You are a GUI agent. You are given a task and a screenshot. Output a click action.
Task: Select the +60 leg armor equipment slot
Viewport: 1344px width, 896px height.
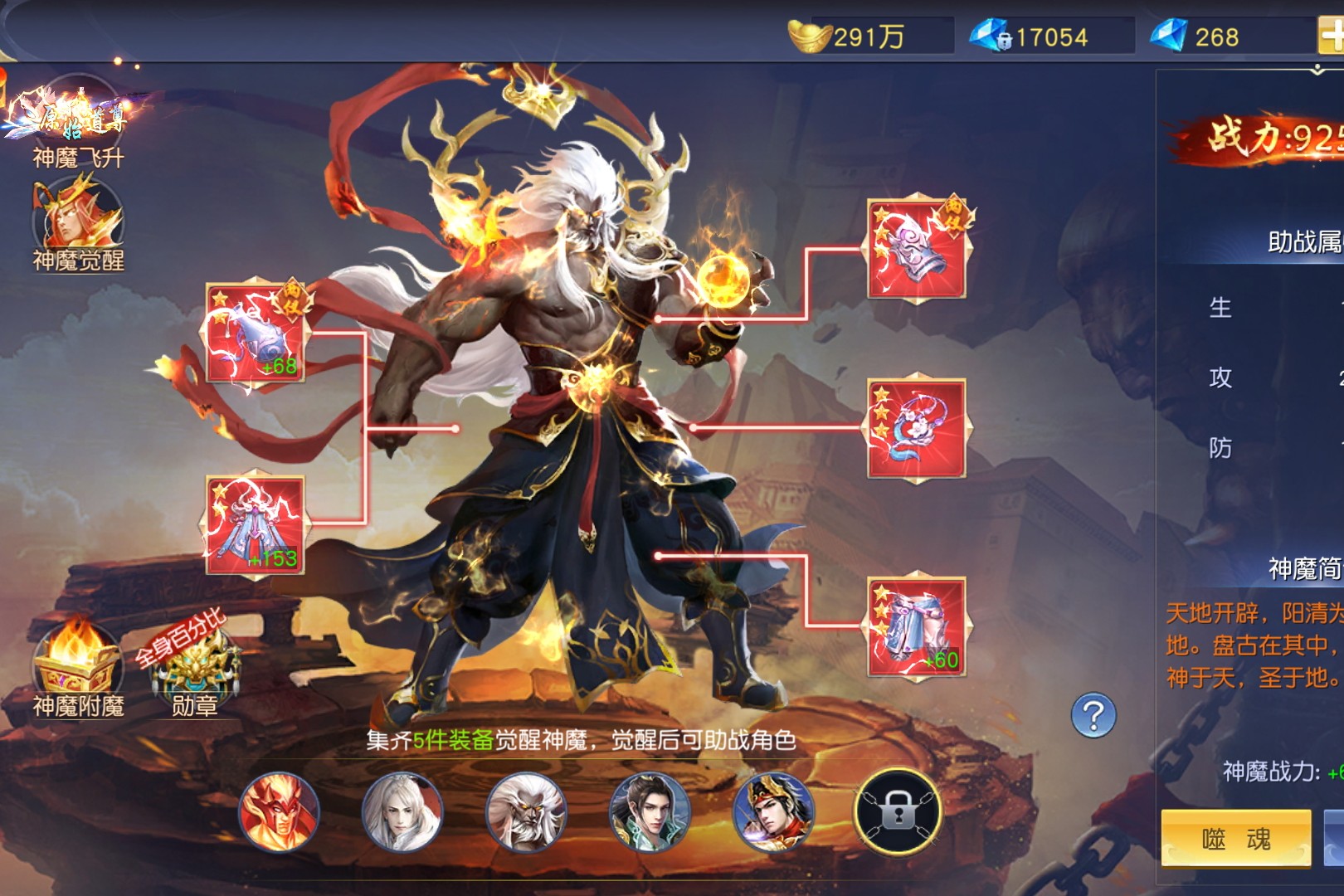click(917, 628)
